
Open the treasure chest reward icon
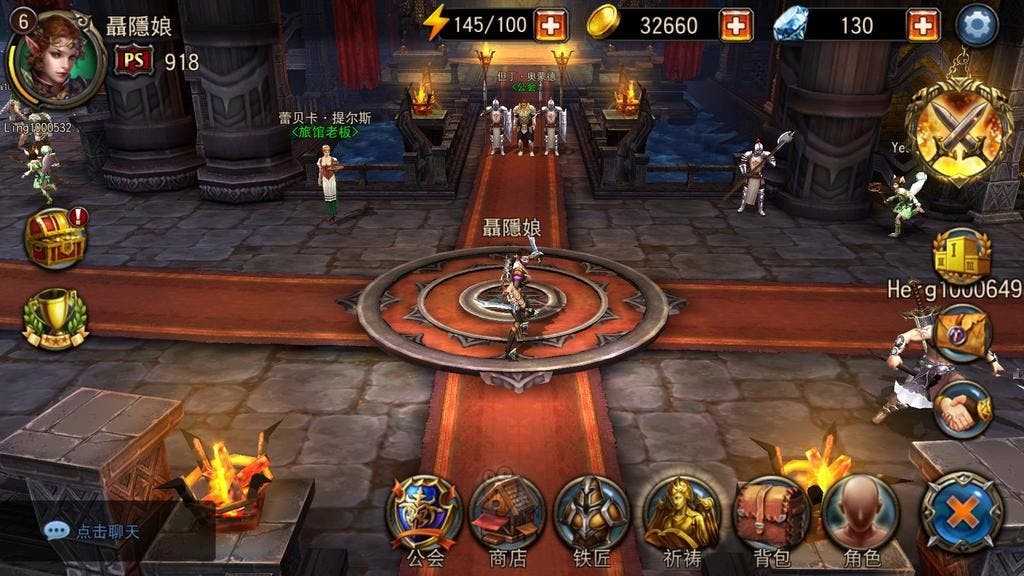pyautogui.click(x=56, y=238)
